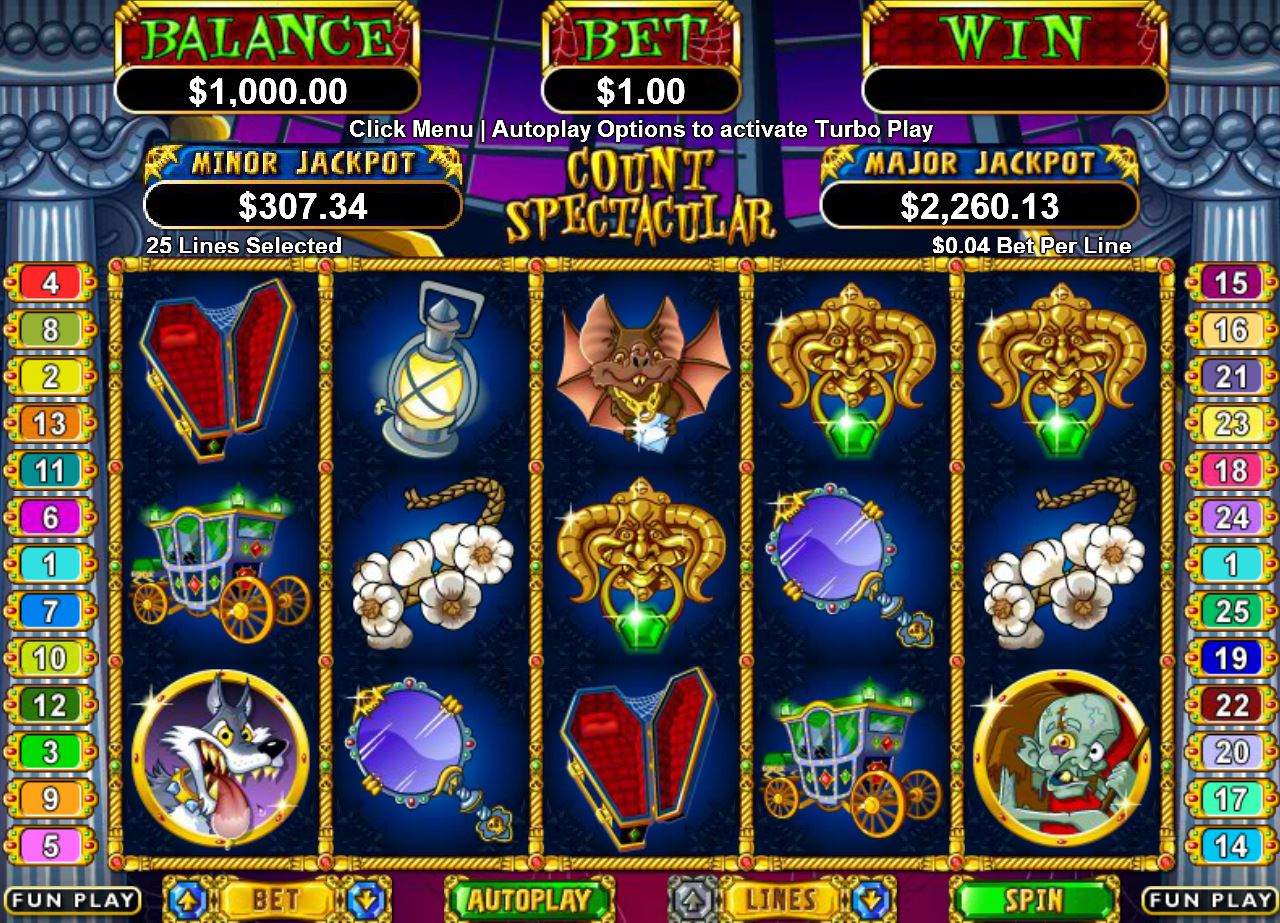Choose payline number 25
The width and height of the screenshot is (1280, 923).
[x=1231, y=611]
